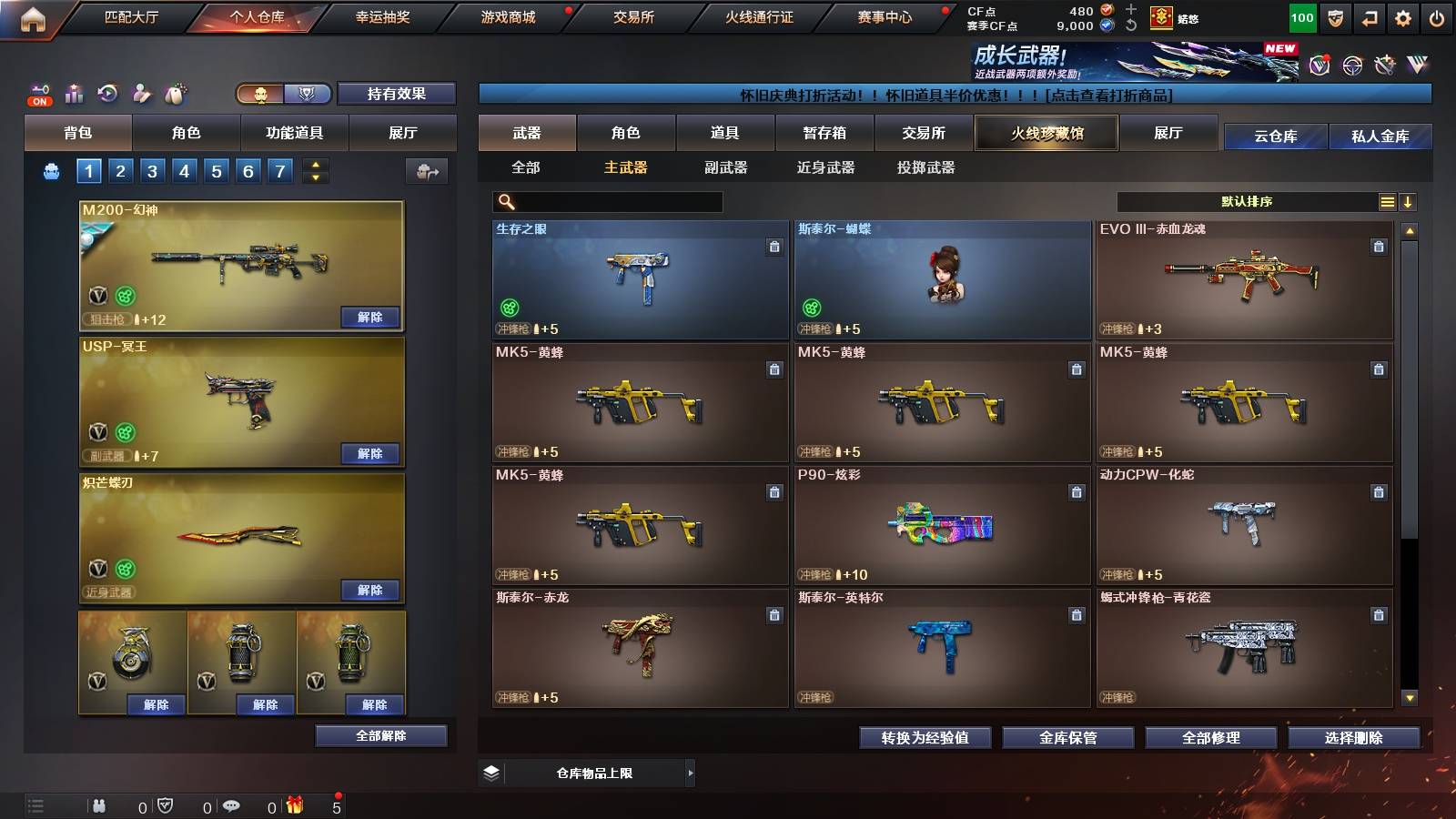Toggle list view beside default sort dropdown
Viewport: 1456px width, 819px height.
1386,201
